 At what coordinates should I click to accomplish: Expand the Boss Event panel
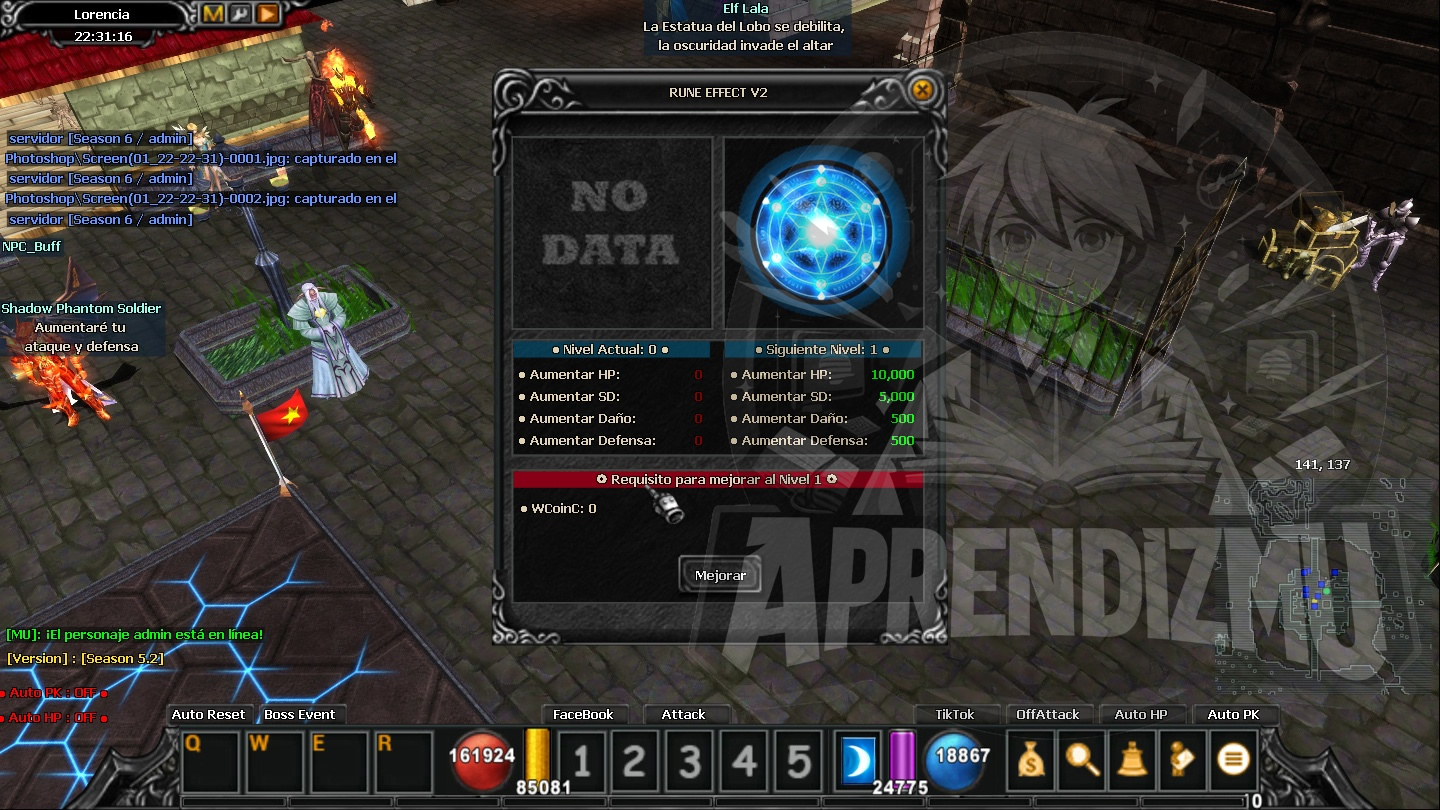[302, 714]
